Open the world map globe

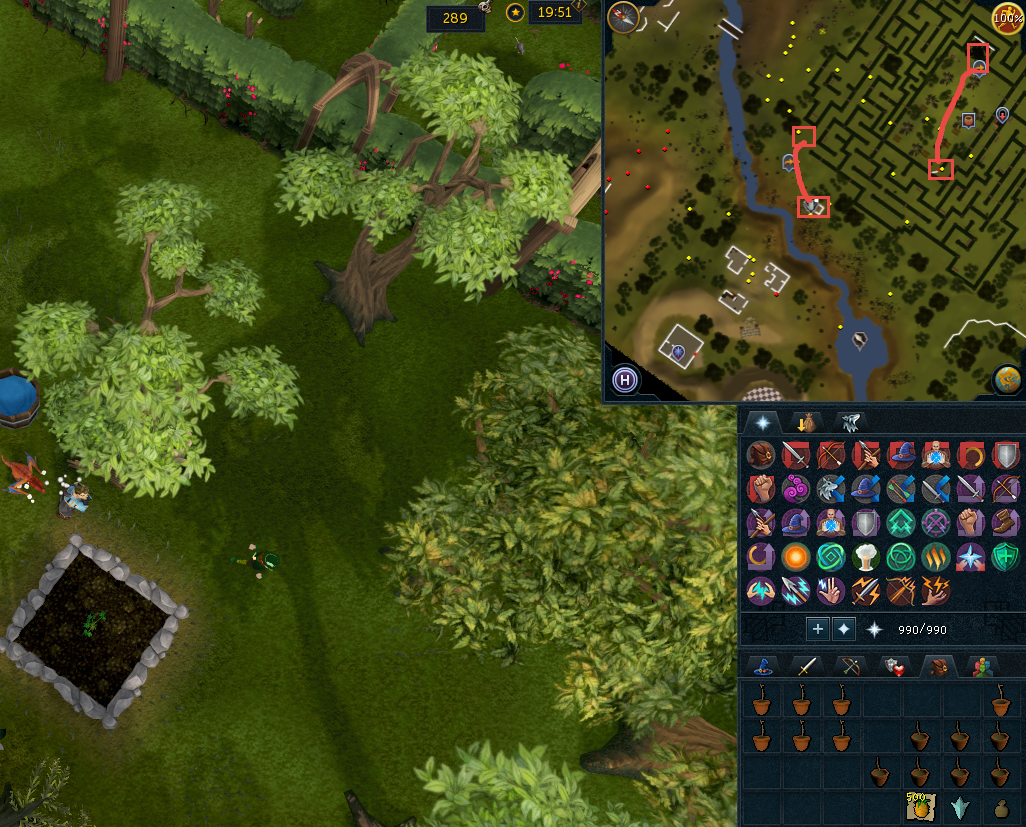[1007, 380]
